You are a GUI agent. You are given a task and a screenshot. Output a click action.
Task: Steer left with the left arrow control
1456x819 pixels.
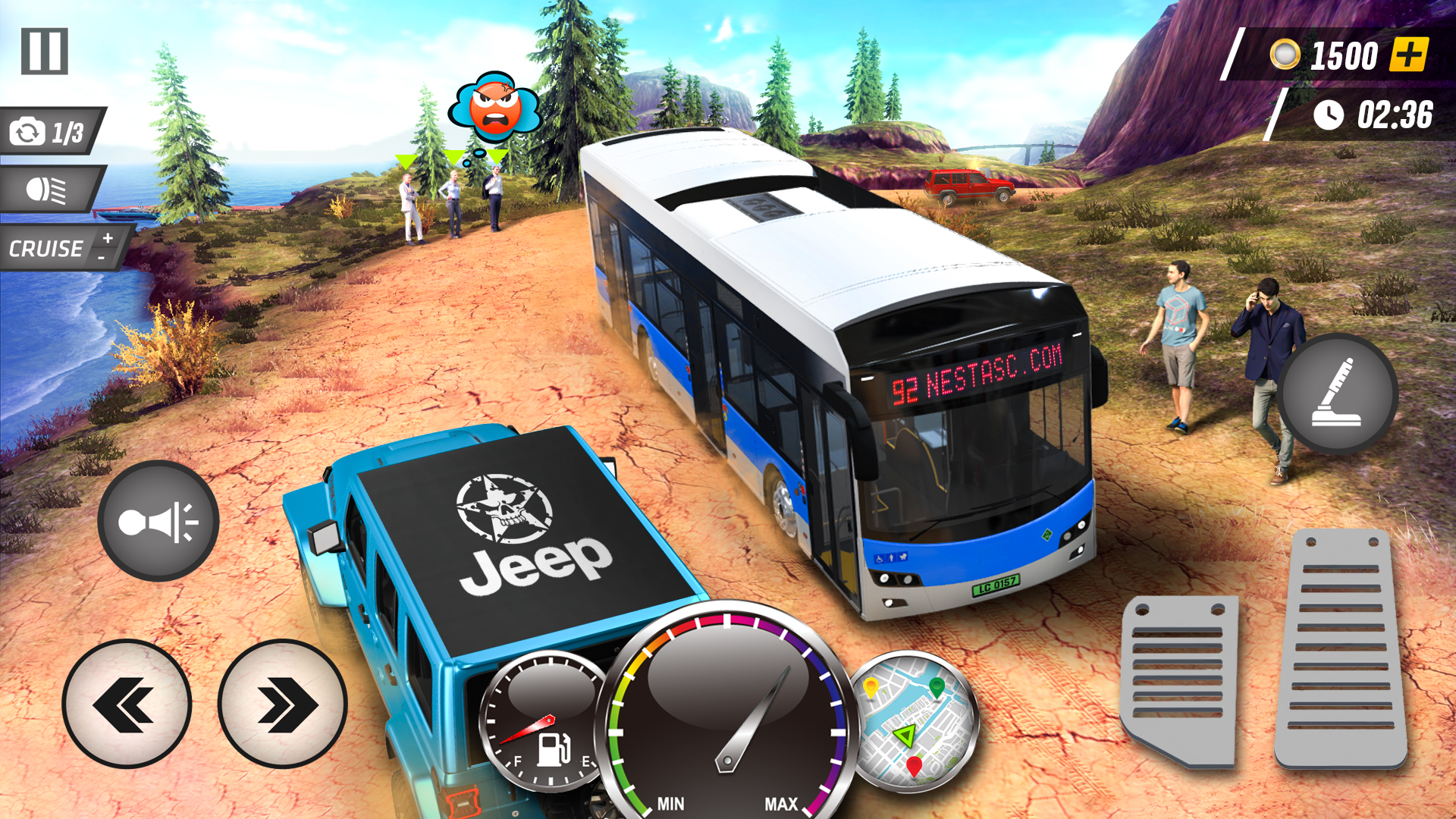(x=127, y=705)
